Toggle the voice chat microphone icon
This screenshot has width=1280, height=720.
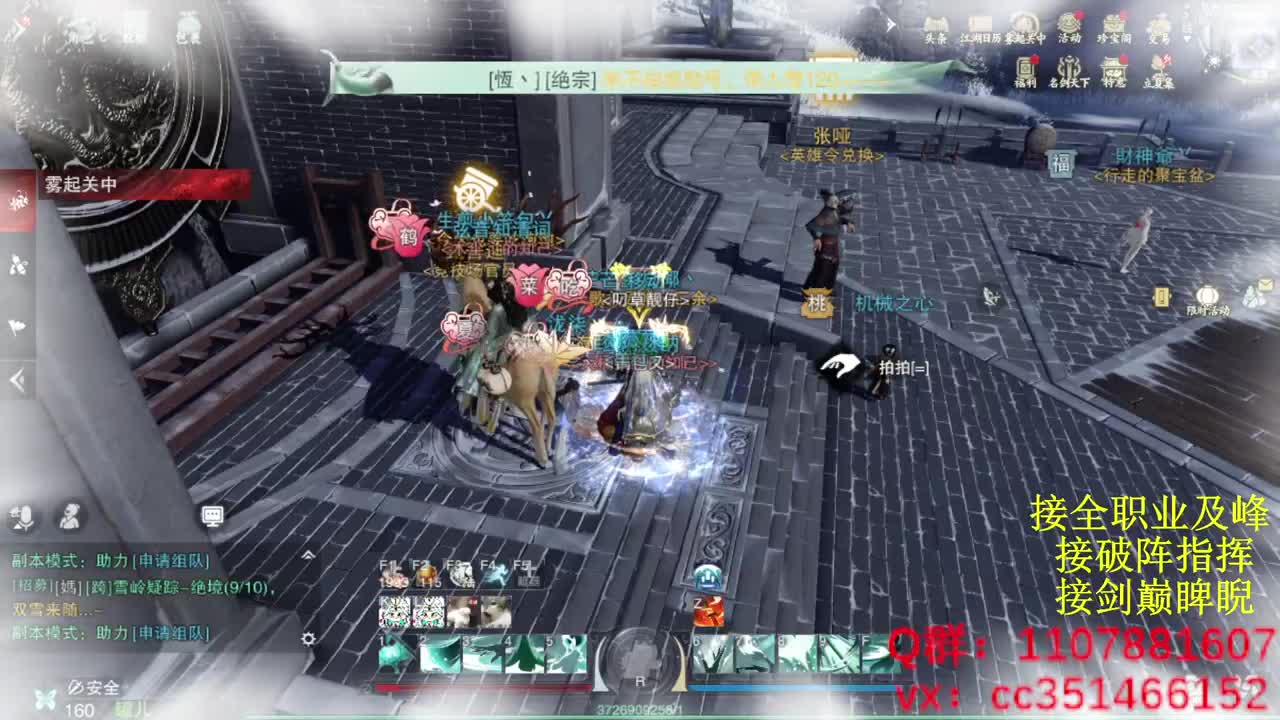click(x=22, y=517)
